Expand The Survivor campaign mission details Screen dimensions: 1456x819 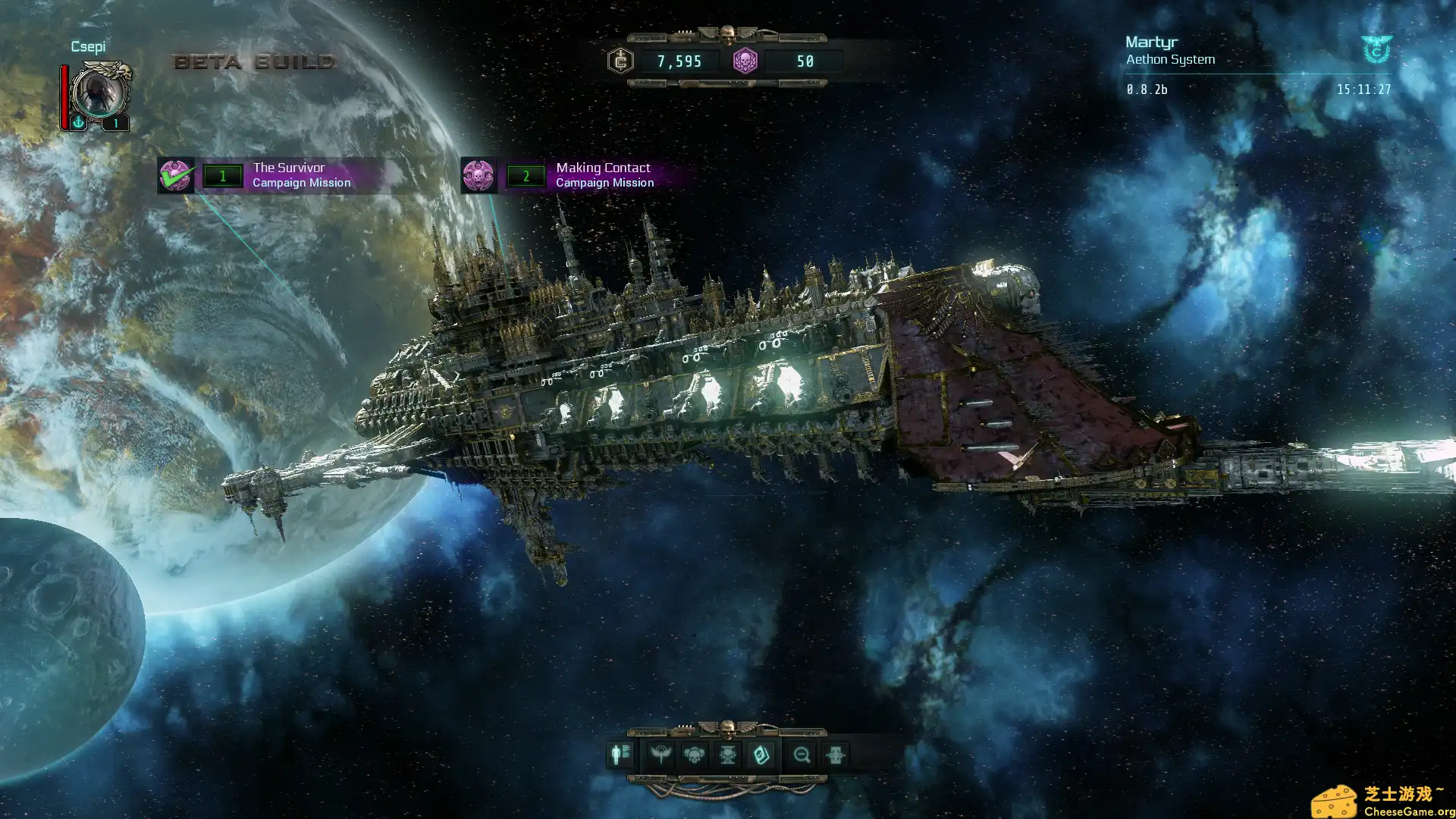(x=303, y=175)
